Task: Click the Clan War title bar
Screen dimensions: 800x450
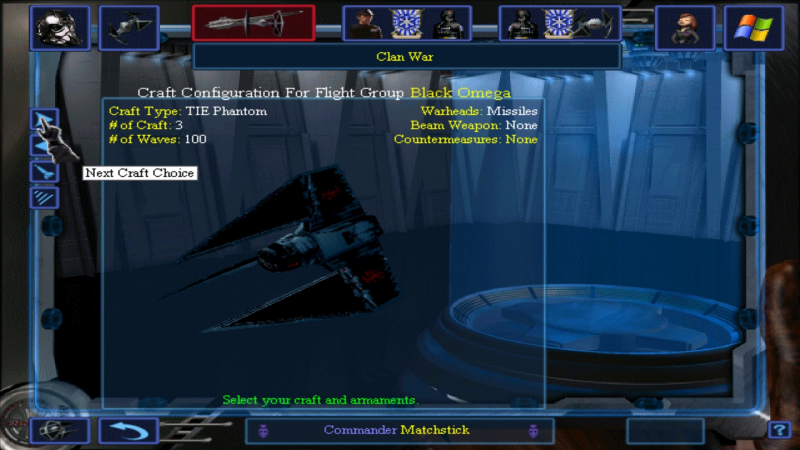Action: point(405,56)
